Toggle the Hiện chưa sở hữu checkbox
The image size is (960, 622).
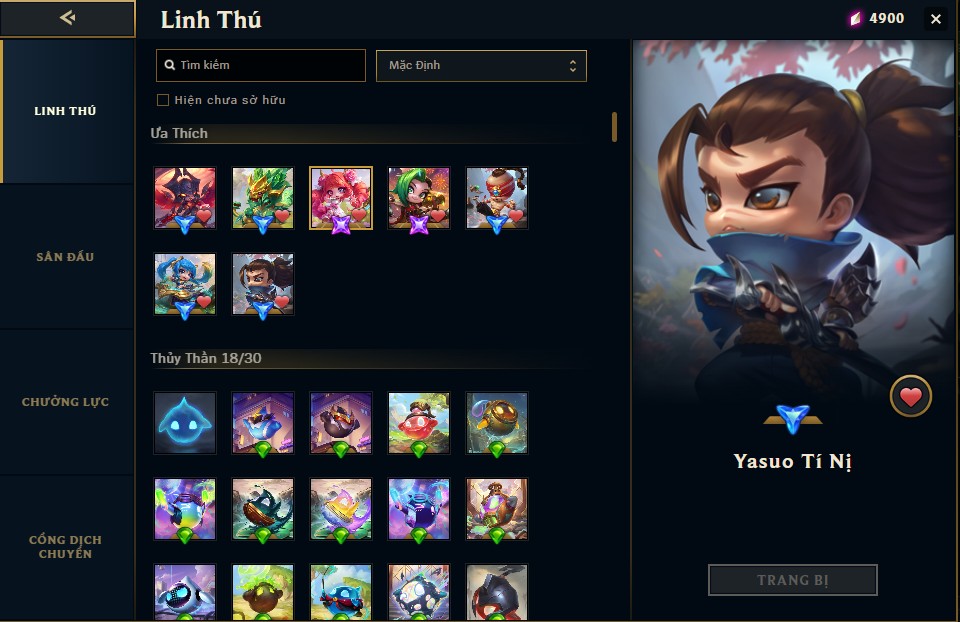click(x=163, y=100)
